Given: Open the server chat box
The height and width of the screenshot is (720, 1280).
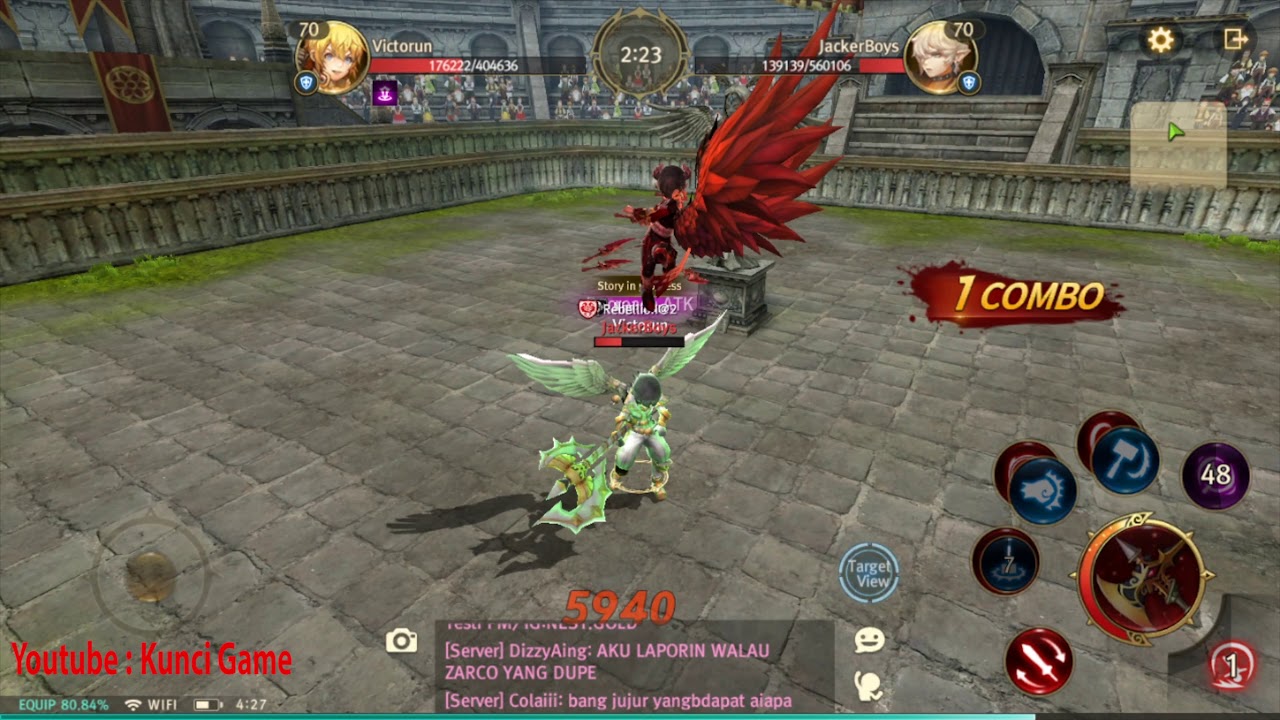Looking at the screenshot, I should tap(634, 665).
